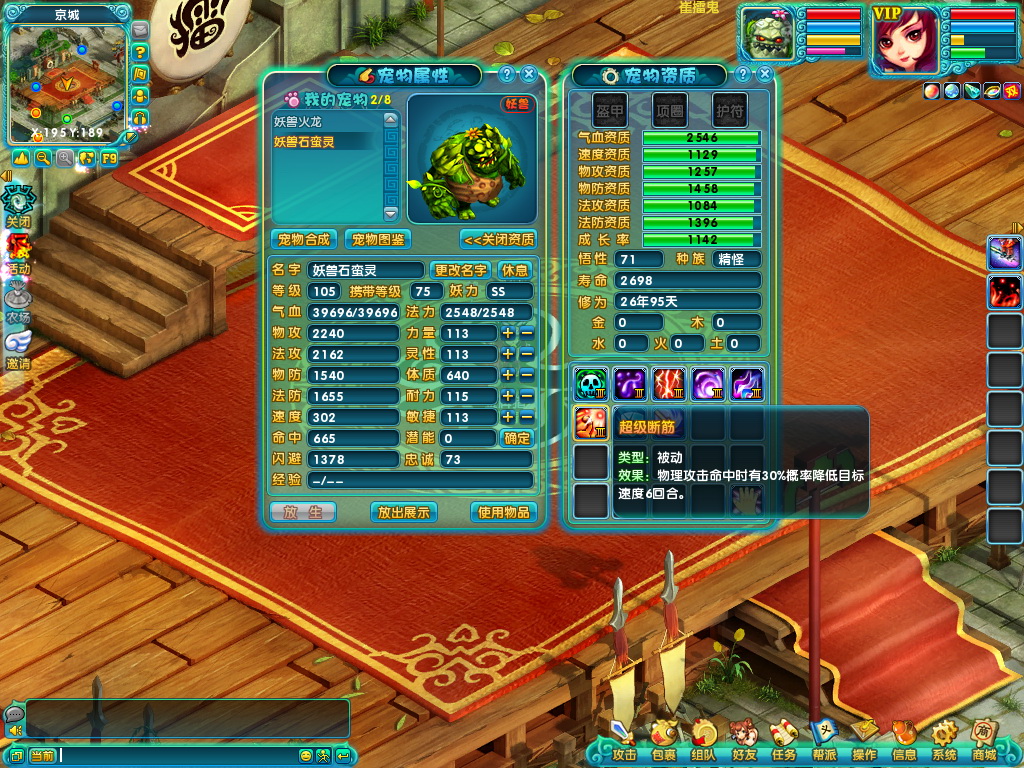Click the 休息 rest button
The height and width of the screenshot is (768, 1024).
514,270
